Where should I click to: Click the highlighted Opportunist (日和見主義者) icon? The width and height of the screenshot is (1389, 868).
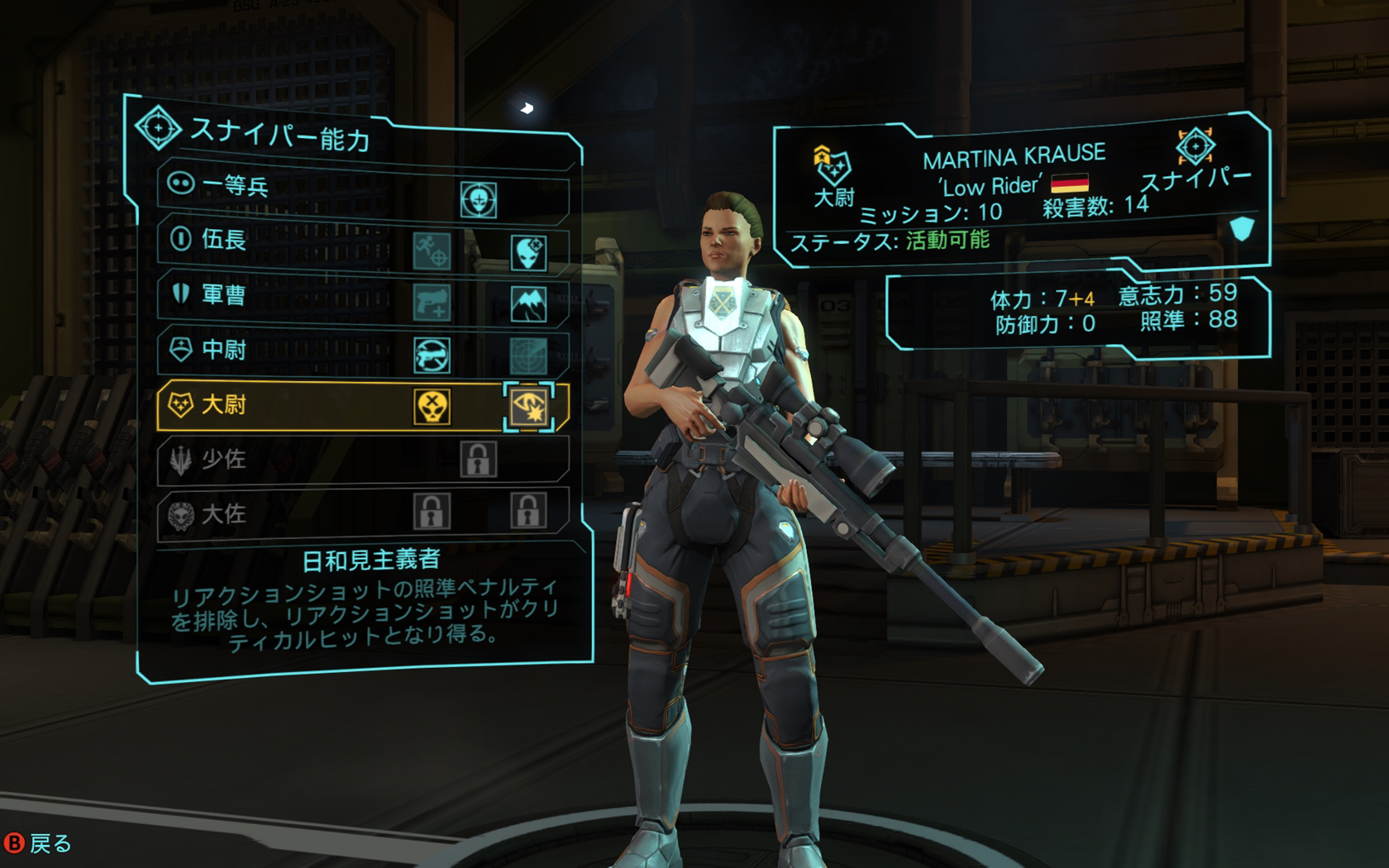coord(528,407)
